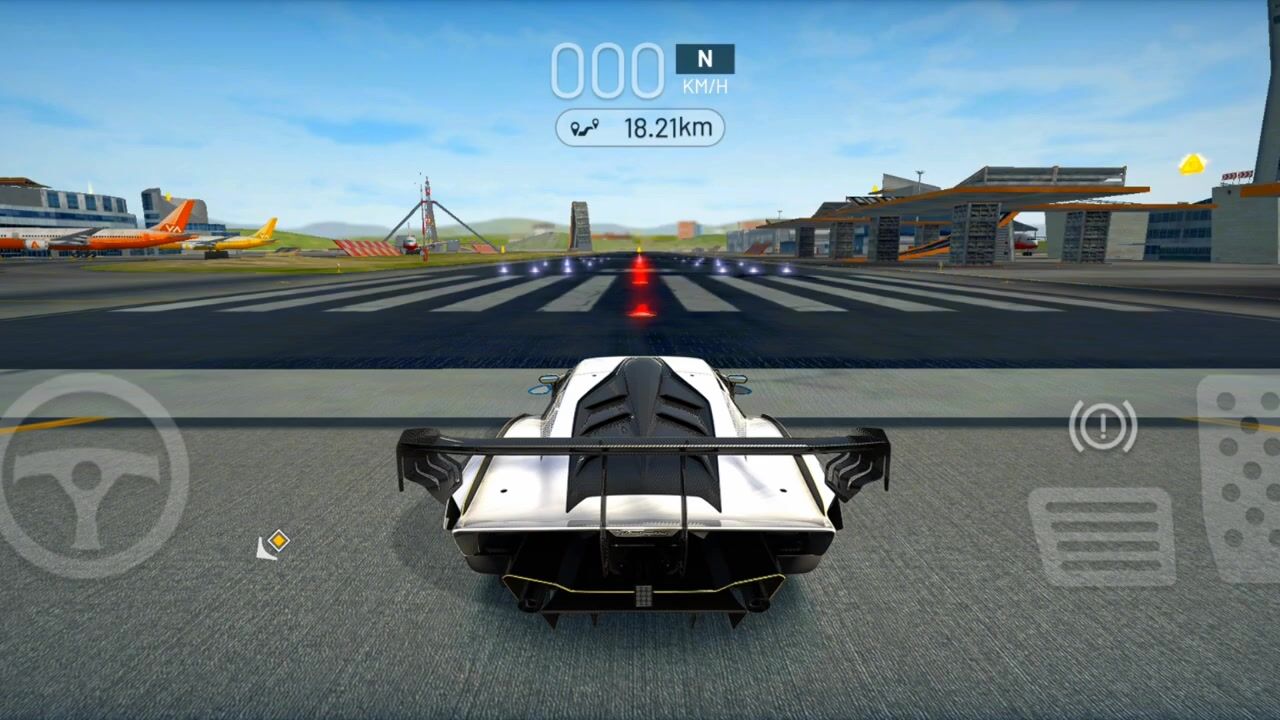Viewport: 1280px width, 720px height.
Task: Tap the N gear indicator
Action: point(705,59)
